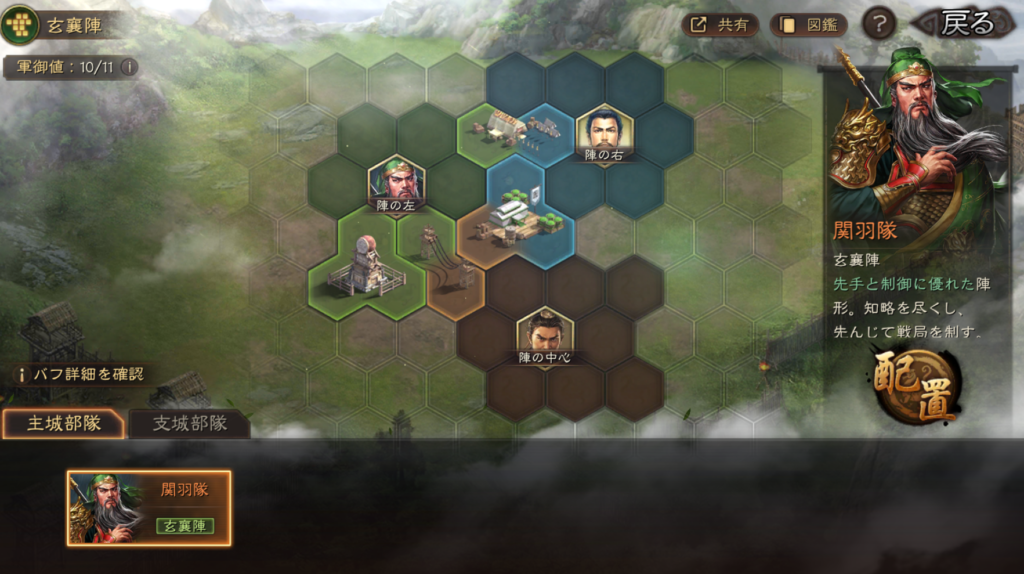Select the 陣の左 general tile
The width and height of the screenshot is (1024, 574).
[396, 185]
